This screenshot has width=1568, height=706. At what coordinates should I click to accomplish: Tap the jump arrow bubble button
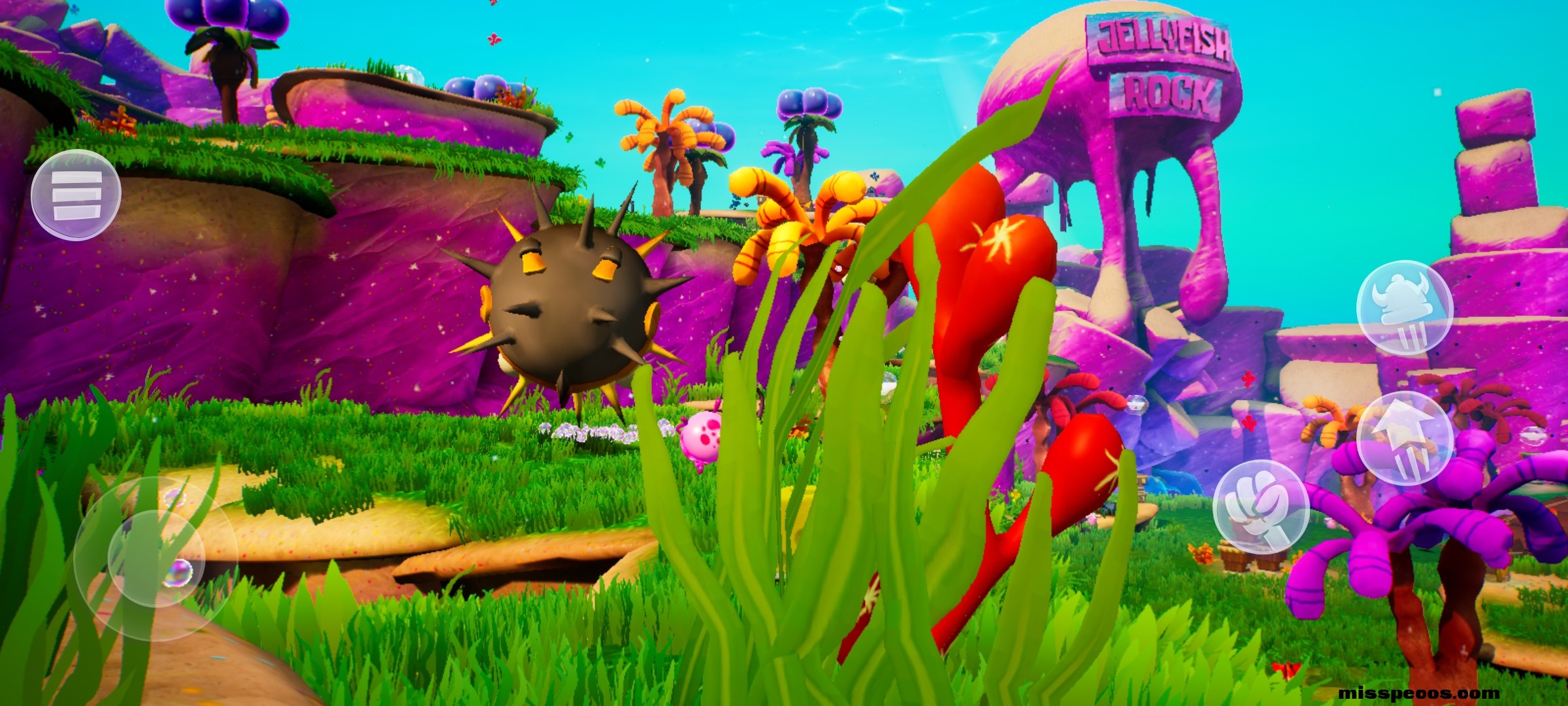[1404, 438]
